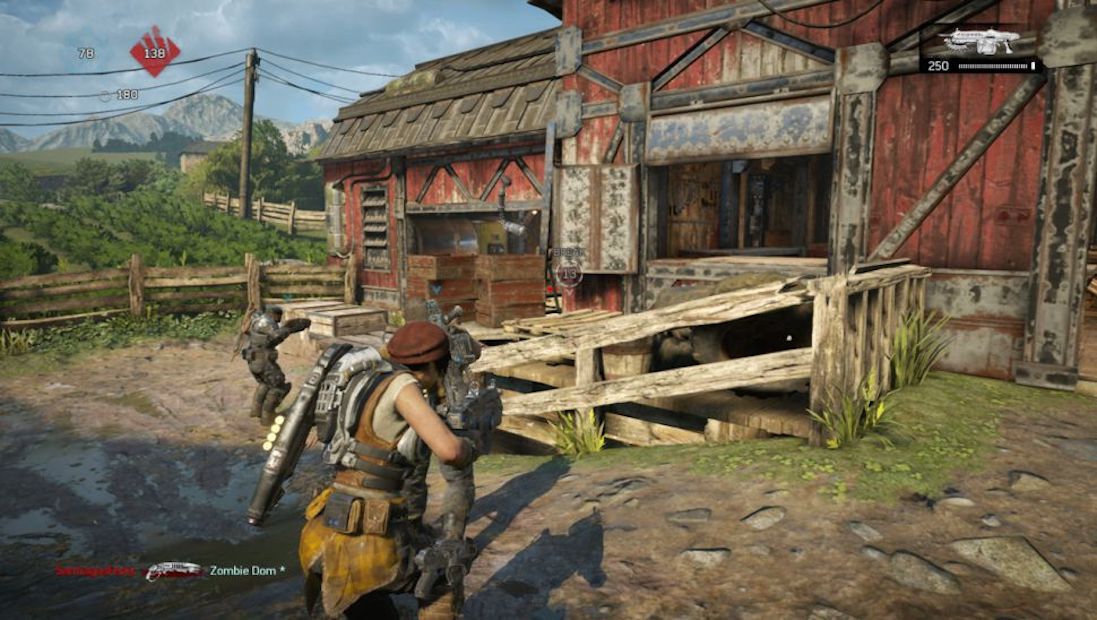1097x620 pixels.
Task: Click the red diamond team emblem
Action: (x=155, y=51)
